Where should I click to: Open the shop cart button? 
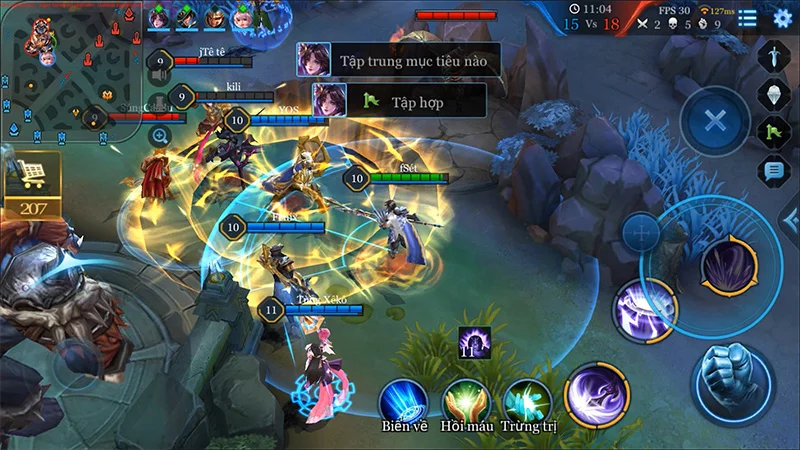pyautogui.click(x=32, y=174)
